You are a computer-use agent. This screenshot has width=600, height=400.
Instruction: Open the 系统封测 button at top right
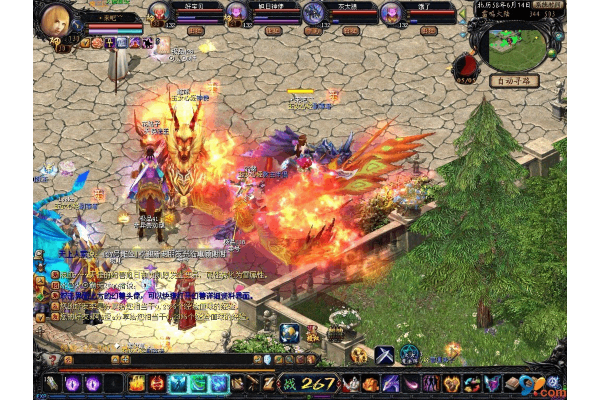coord(578,5)
